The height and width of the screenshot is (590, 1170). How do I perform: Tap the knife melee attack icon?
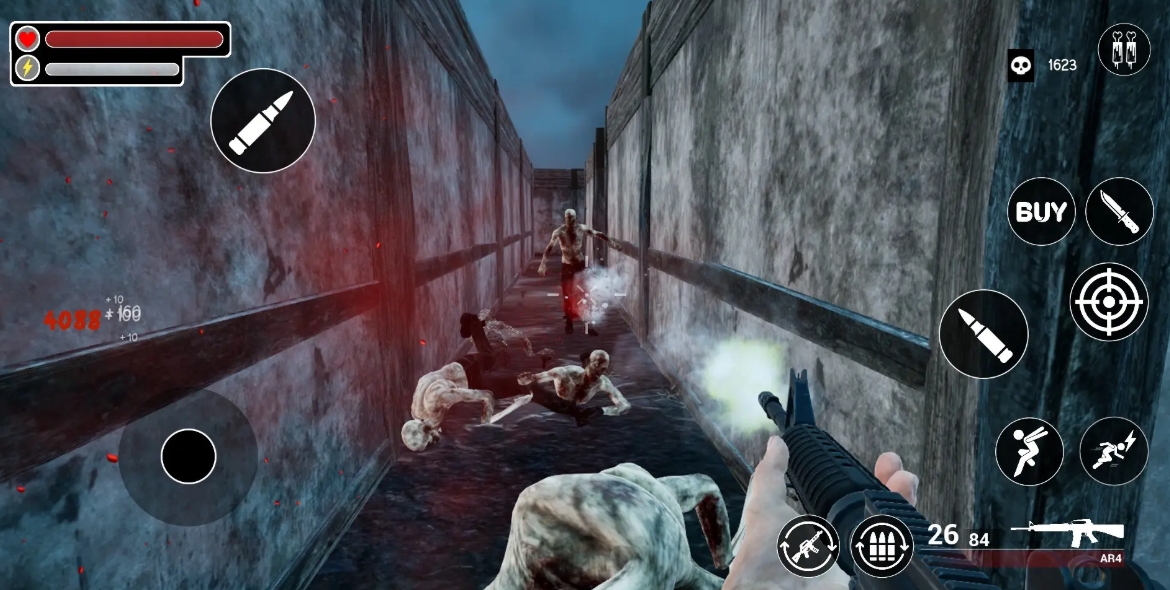pos(1119,212)
